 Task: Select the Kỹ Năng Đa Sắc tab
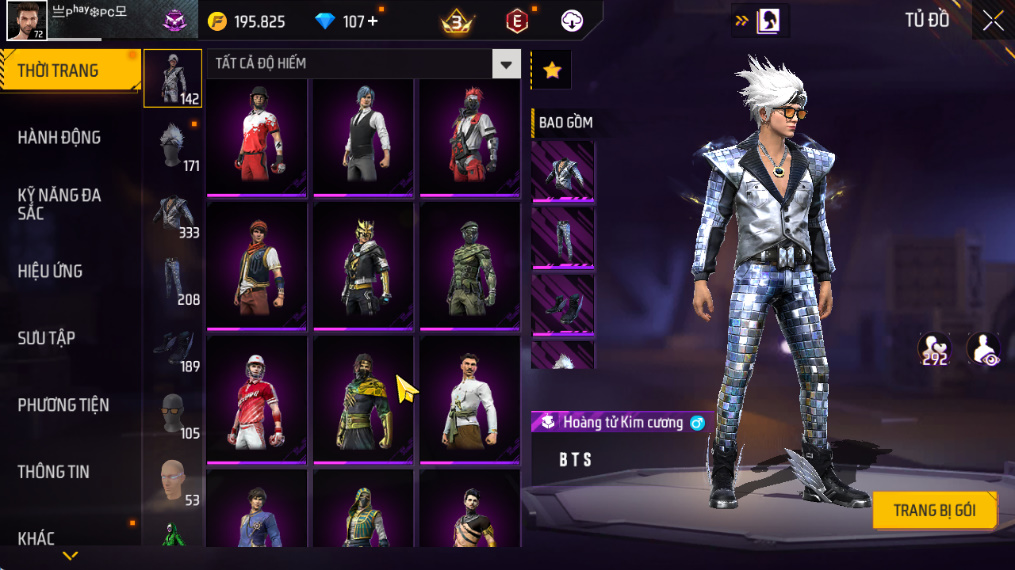[60, 204]
